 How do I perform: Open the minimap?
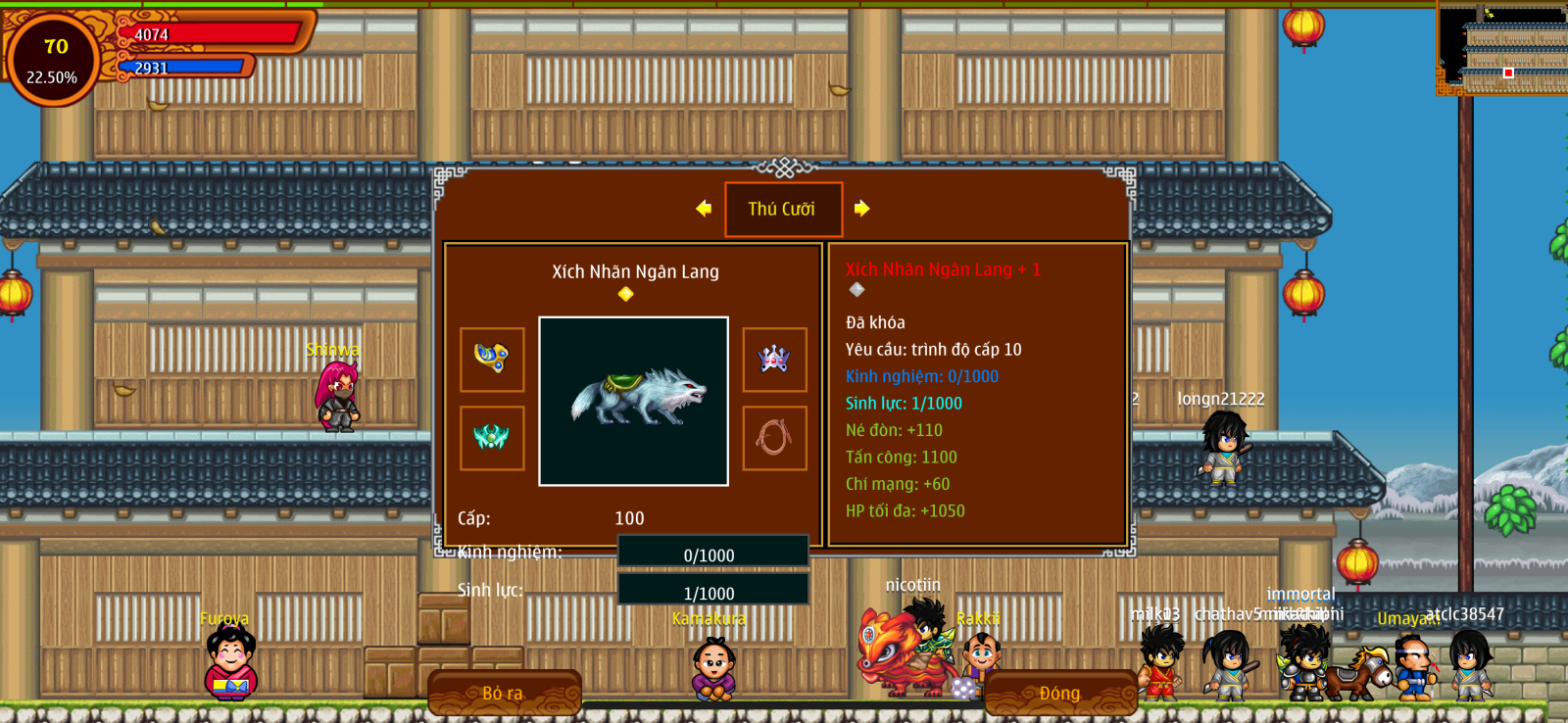click(1502, 48)
